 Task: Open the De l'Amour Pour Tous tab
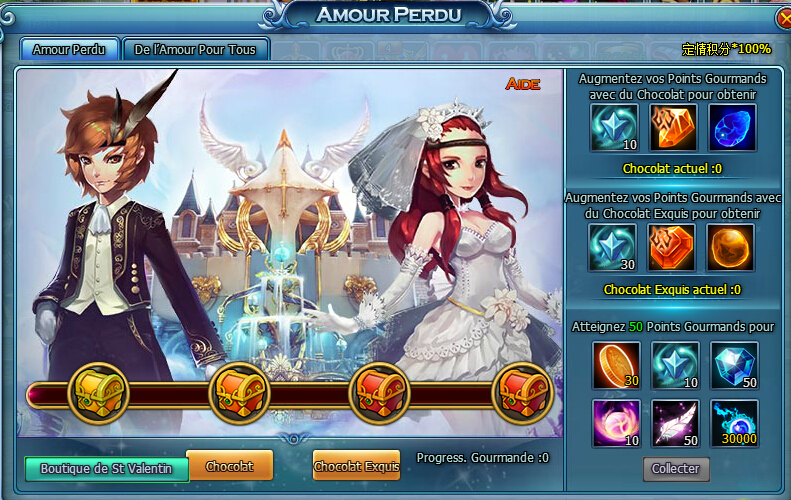pos(195,49)
